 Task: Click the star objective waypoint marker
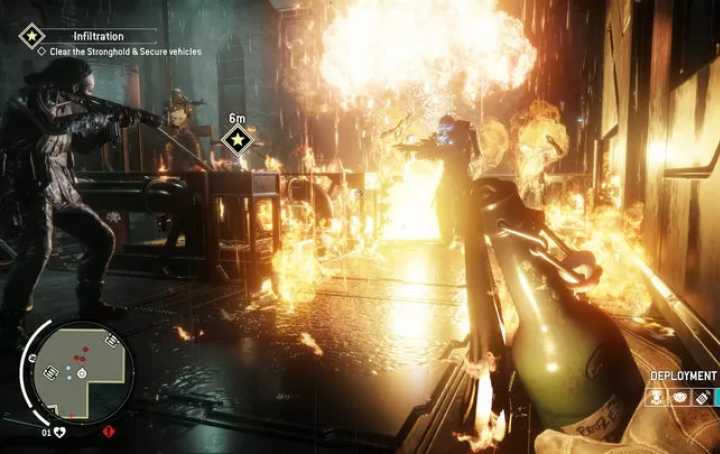(236, 139)
